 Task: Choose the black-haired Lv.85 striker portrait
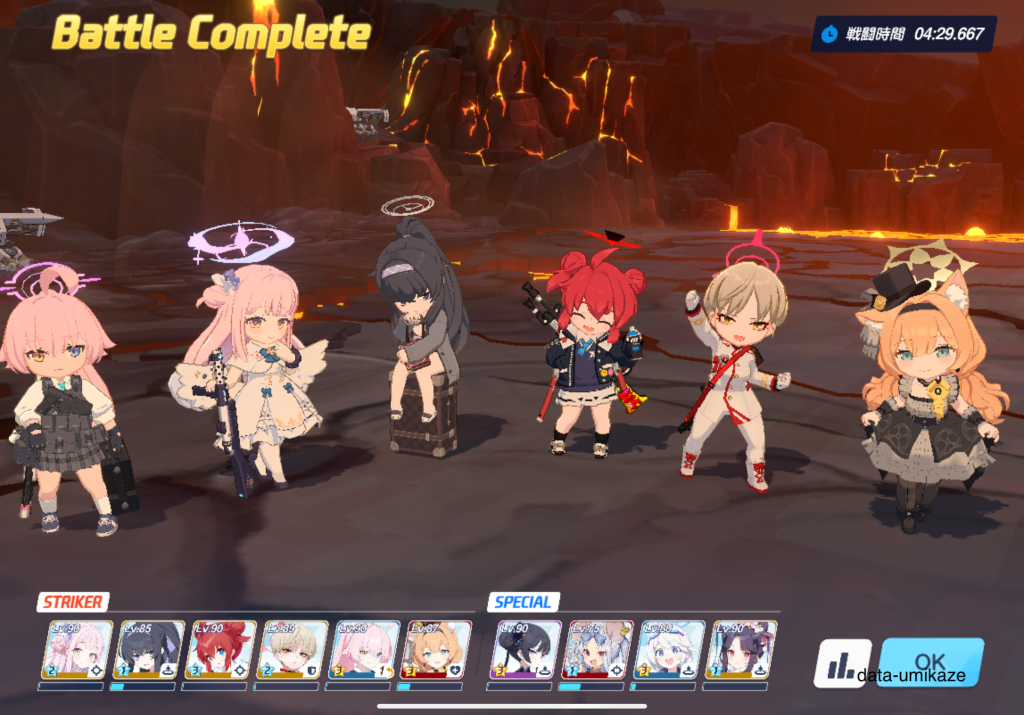(x=148, y=650)
